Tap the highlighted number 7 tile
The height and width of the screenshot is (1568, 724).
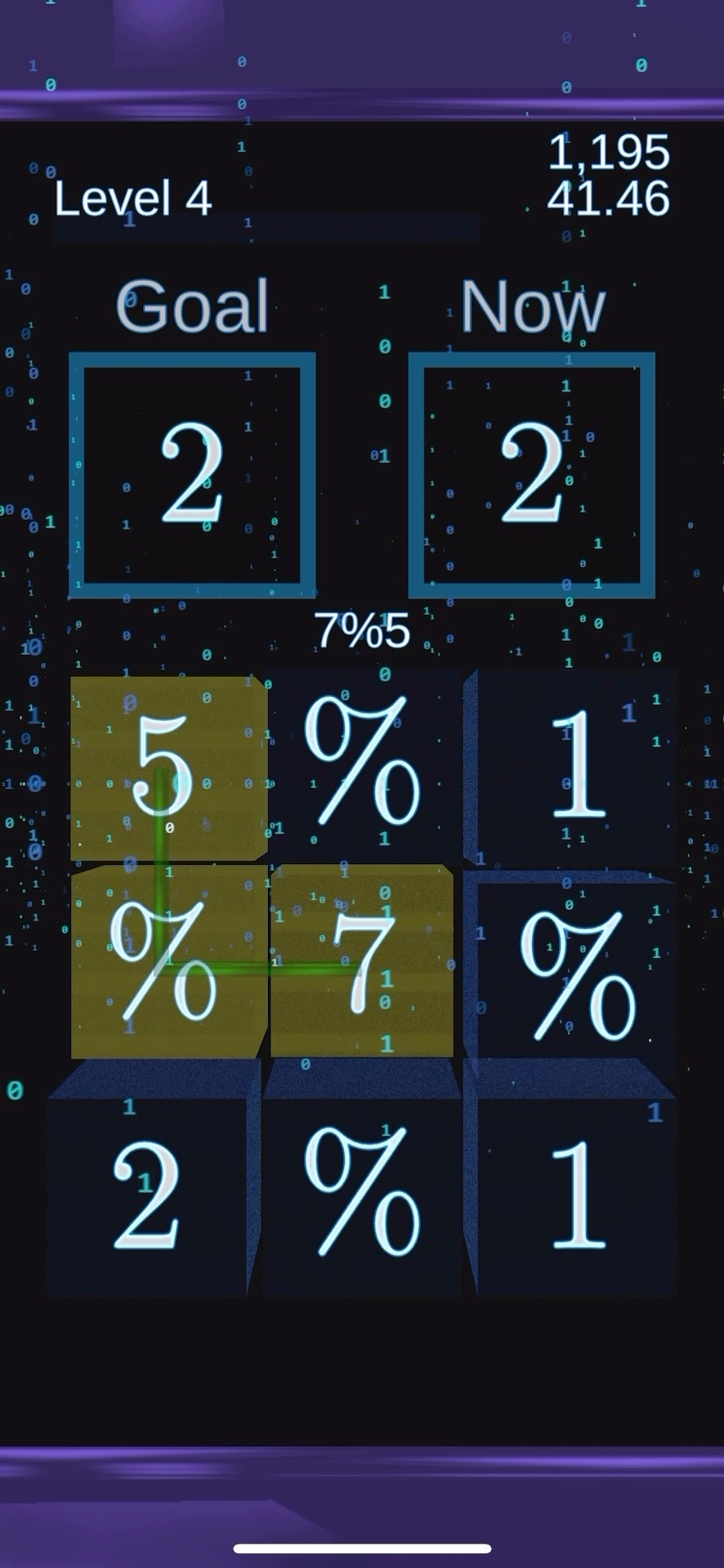pos(361,962)
